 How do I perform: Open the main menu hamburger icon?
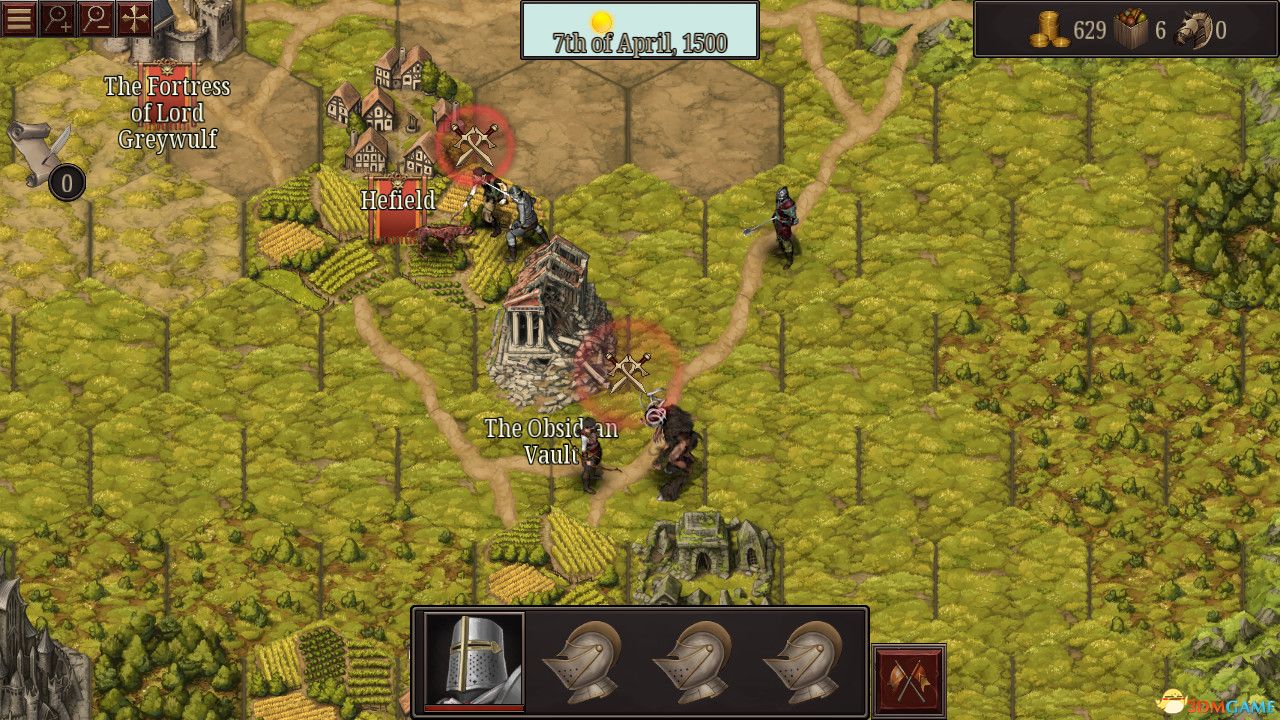point(20,20)
